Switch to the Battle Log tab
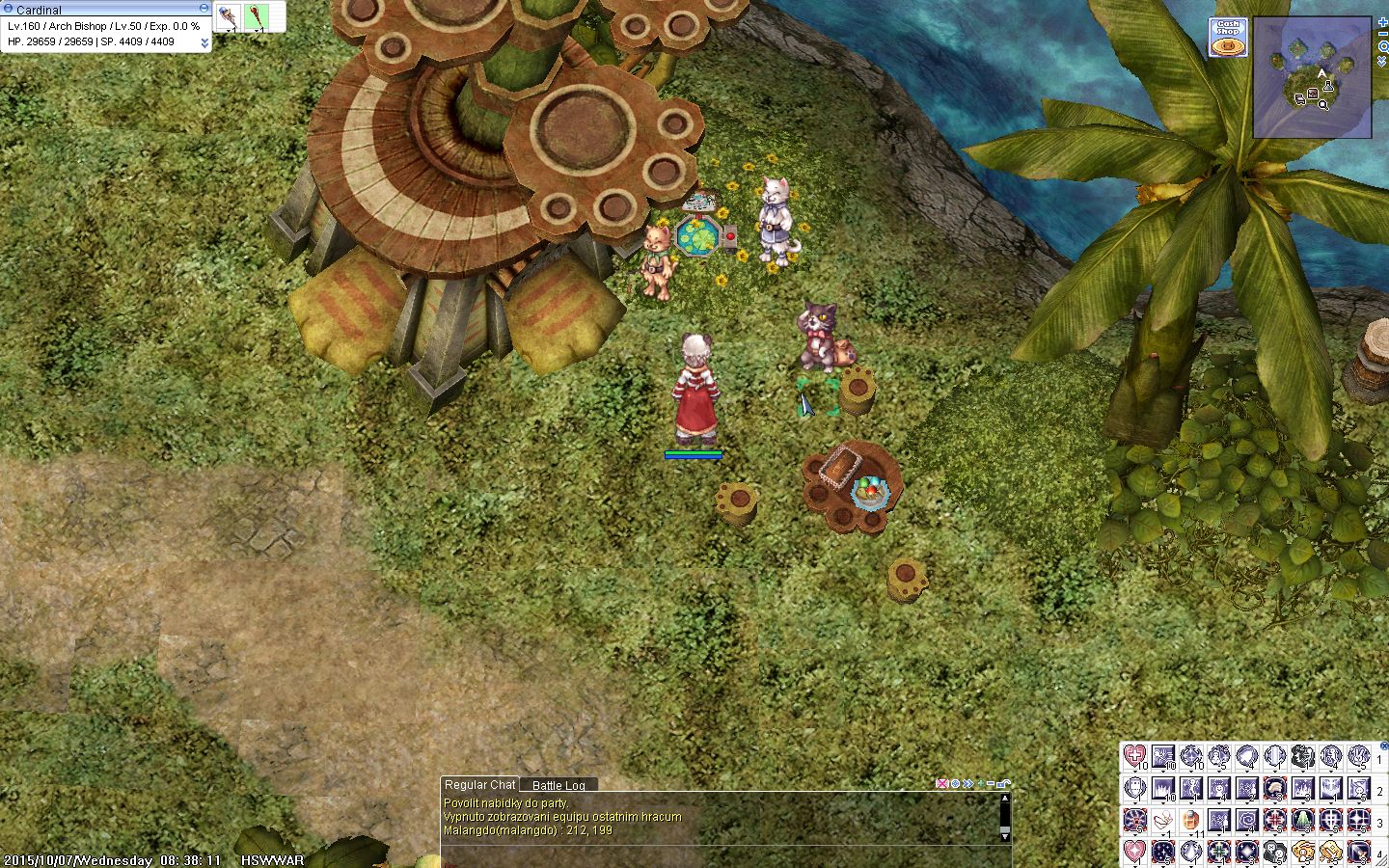 click(558, 785)
